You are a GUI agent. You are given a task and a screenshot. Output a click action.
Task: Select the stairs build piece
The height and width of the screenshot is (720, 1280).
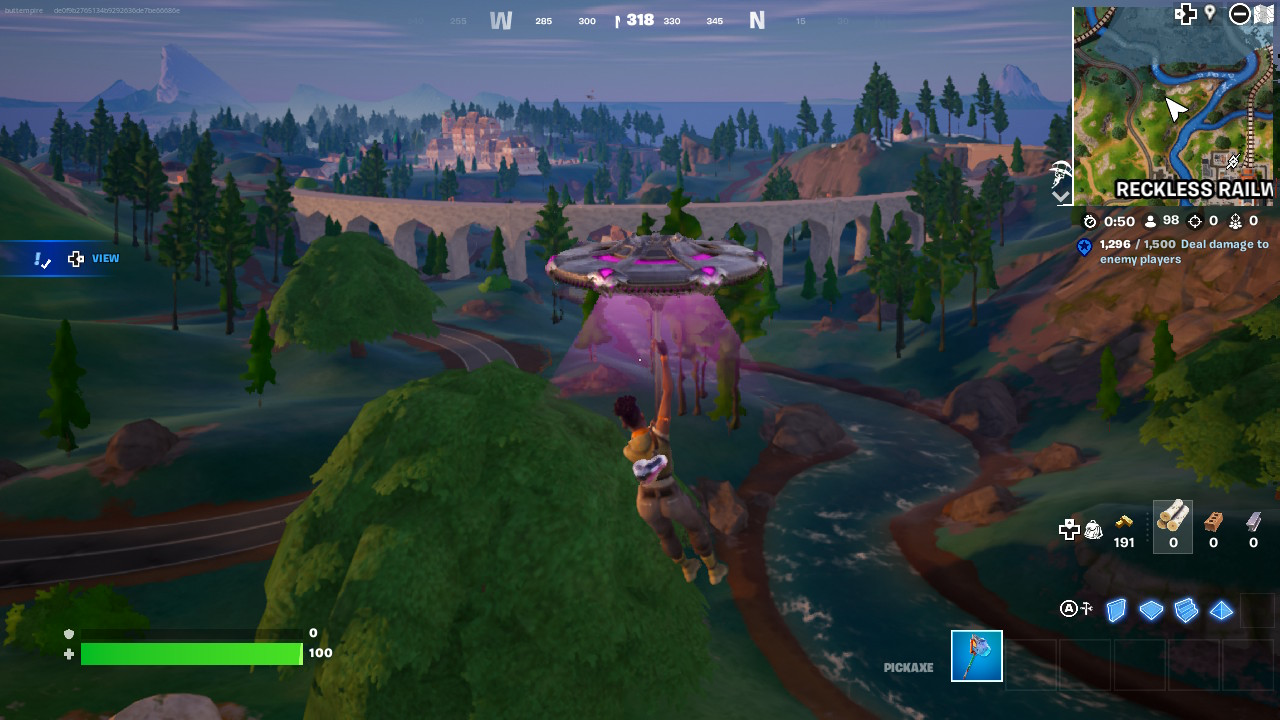point(1187,610)
